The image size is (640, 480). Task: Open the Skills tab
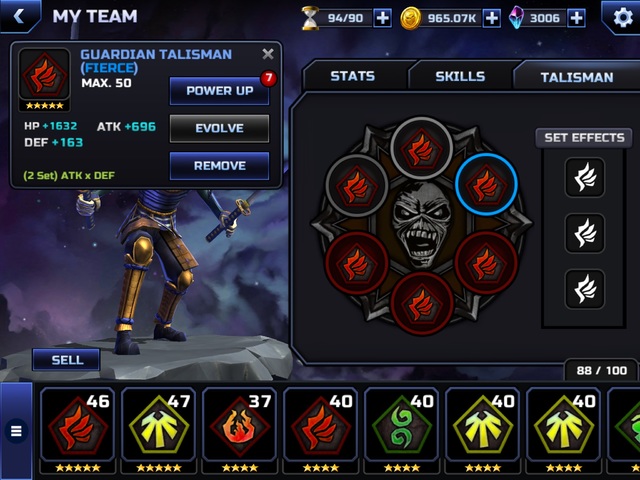(460, 76)
